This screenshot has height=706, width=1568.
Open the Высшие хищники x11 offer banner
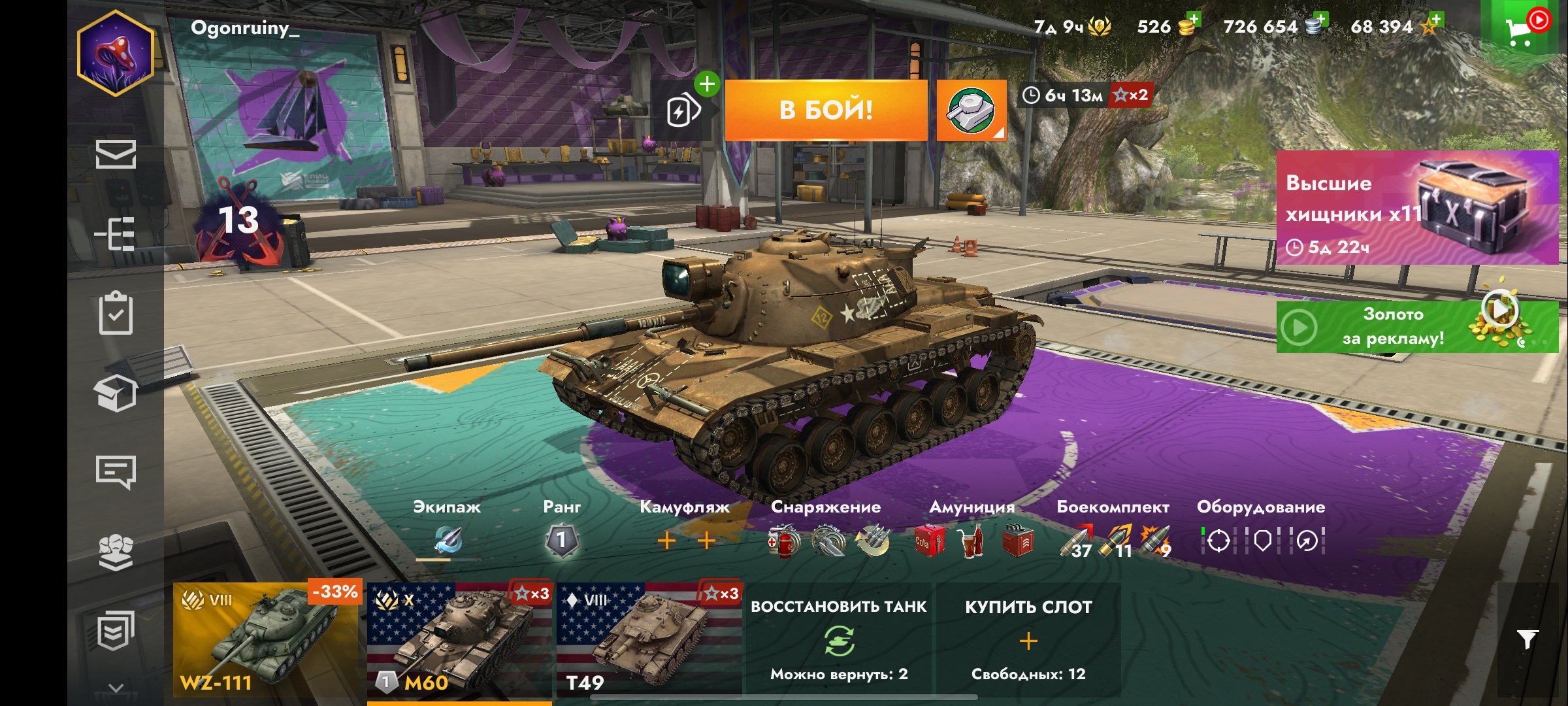click(1416, 208)
